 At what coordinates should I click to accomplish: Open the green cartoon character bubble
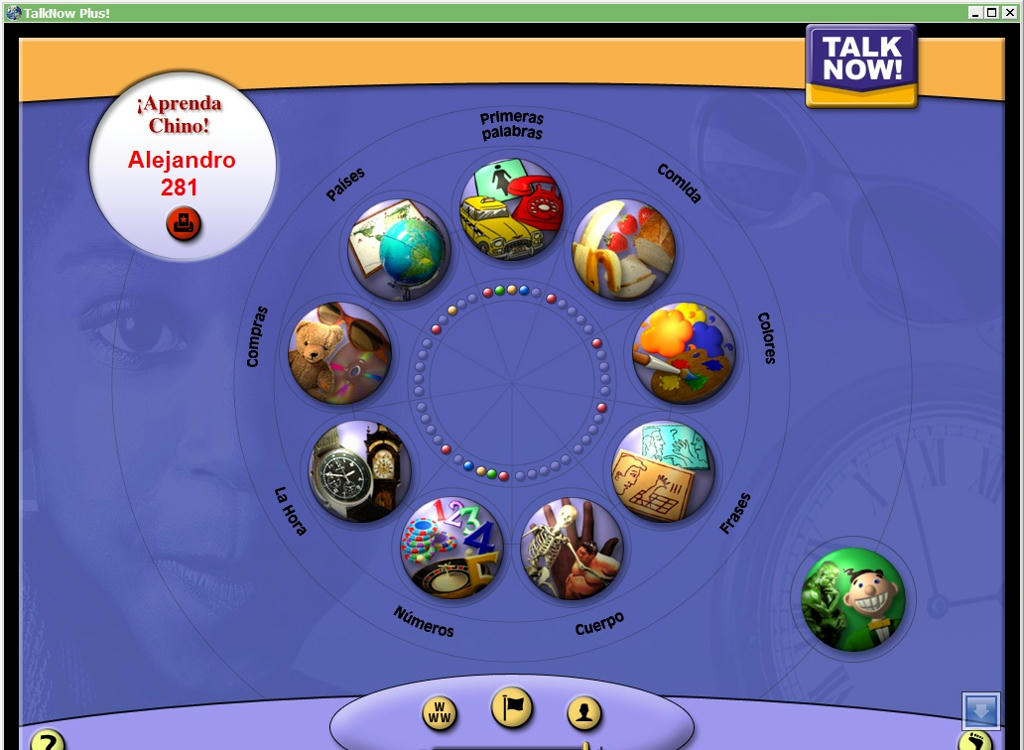853,599
